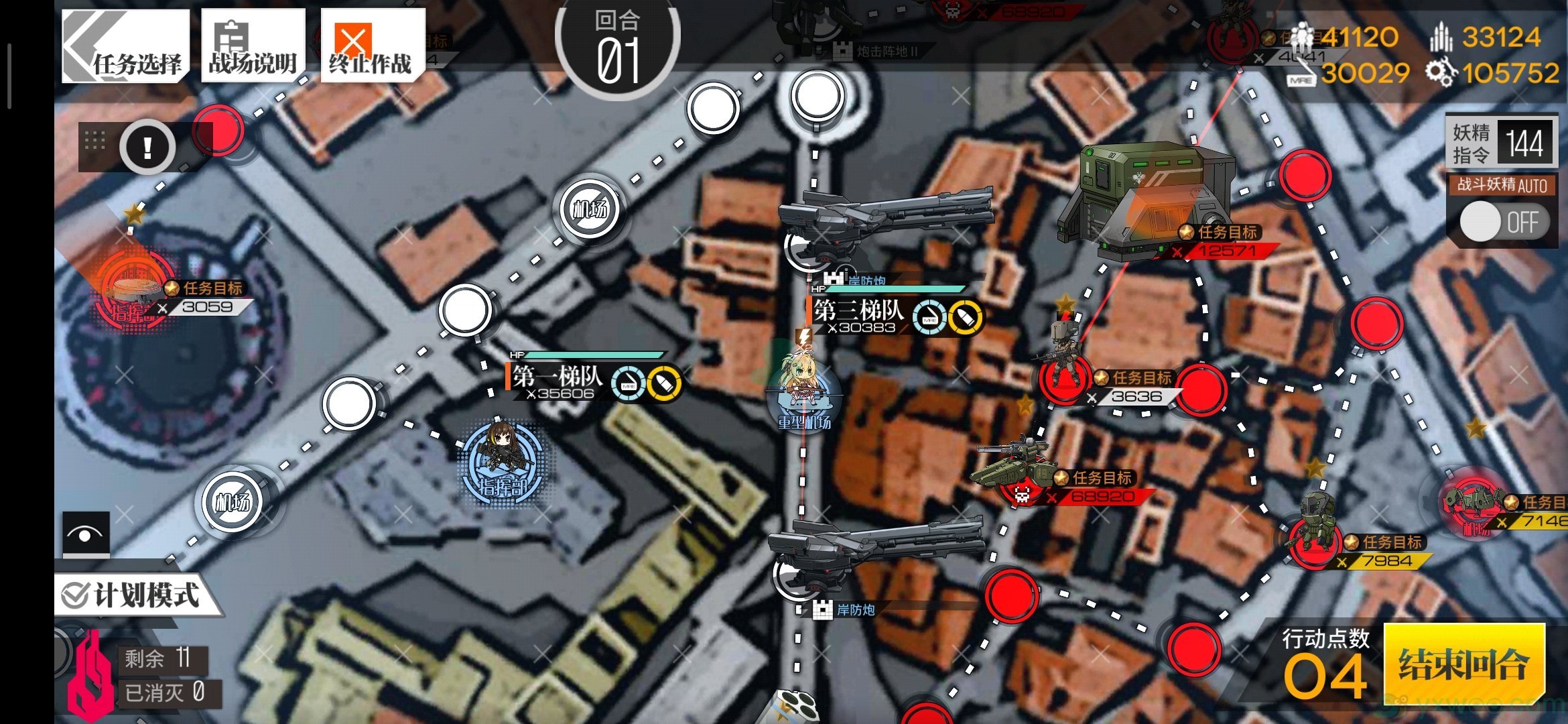Open the exclamation mark alert panel
This screenshot has height=724, width=1568.
[147, 147]
